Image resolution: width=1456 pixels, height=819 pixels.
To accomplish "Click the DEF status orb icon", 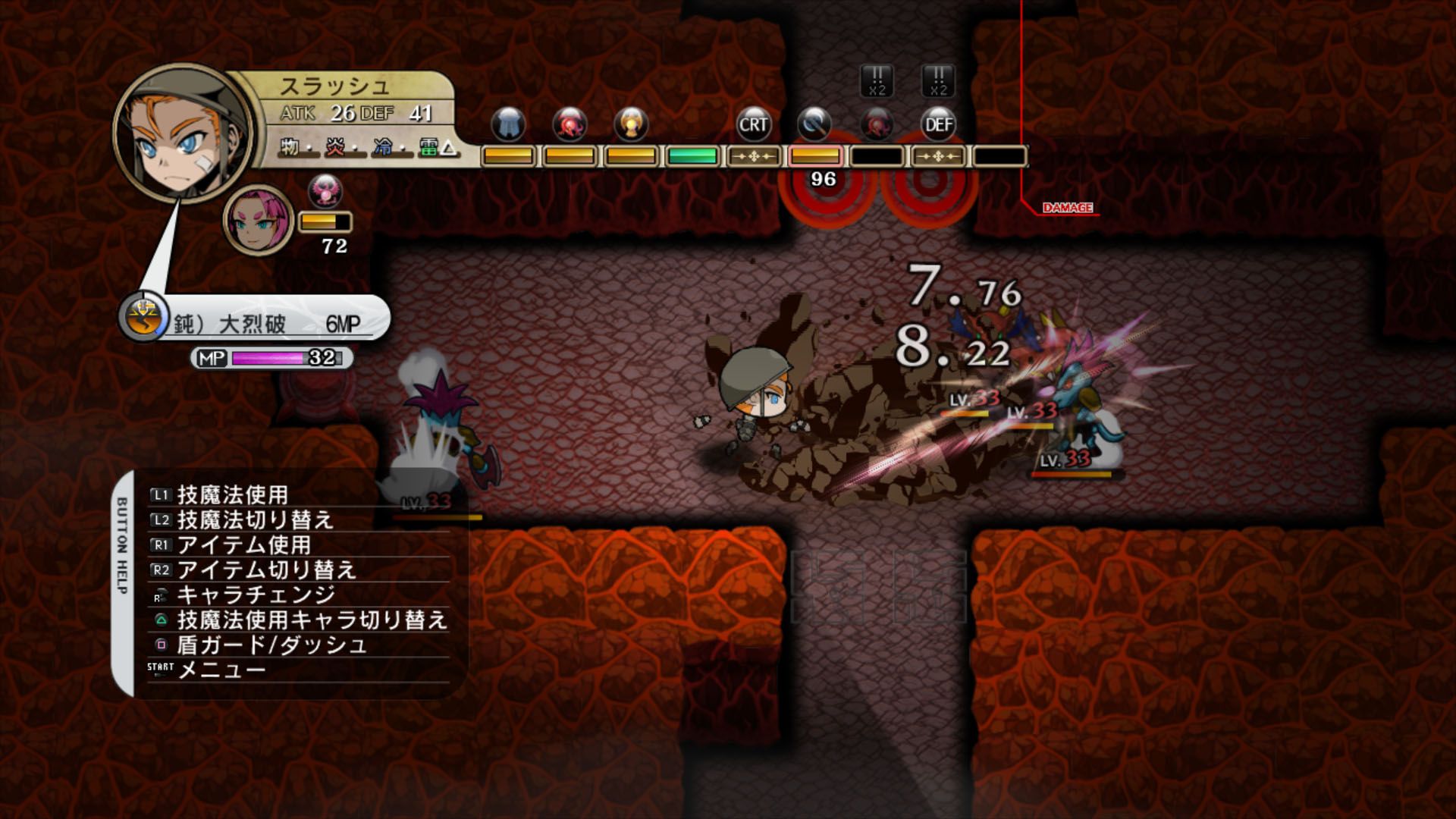I will (938, 122).
